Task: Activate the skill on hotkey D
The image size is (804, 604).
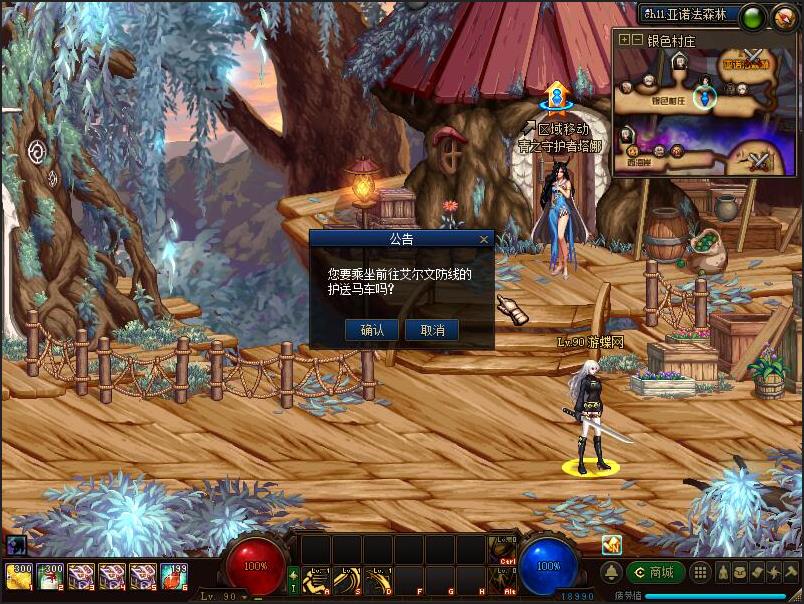Action: click(378, 579)
